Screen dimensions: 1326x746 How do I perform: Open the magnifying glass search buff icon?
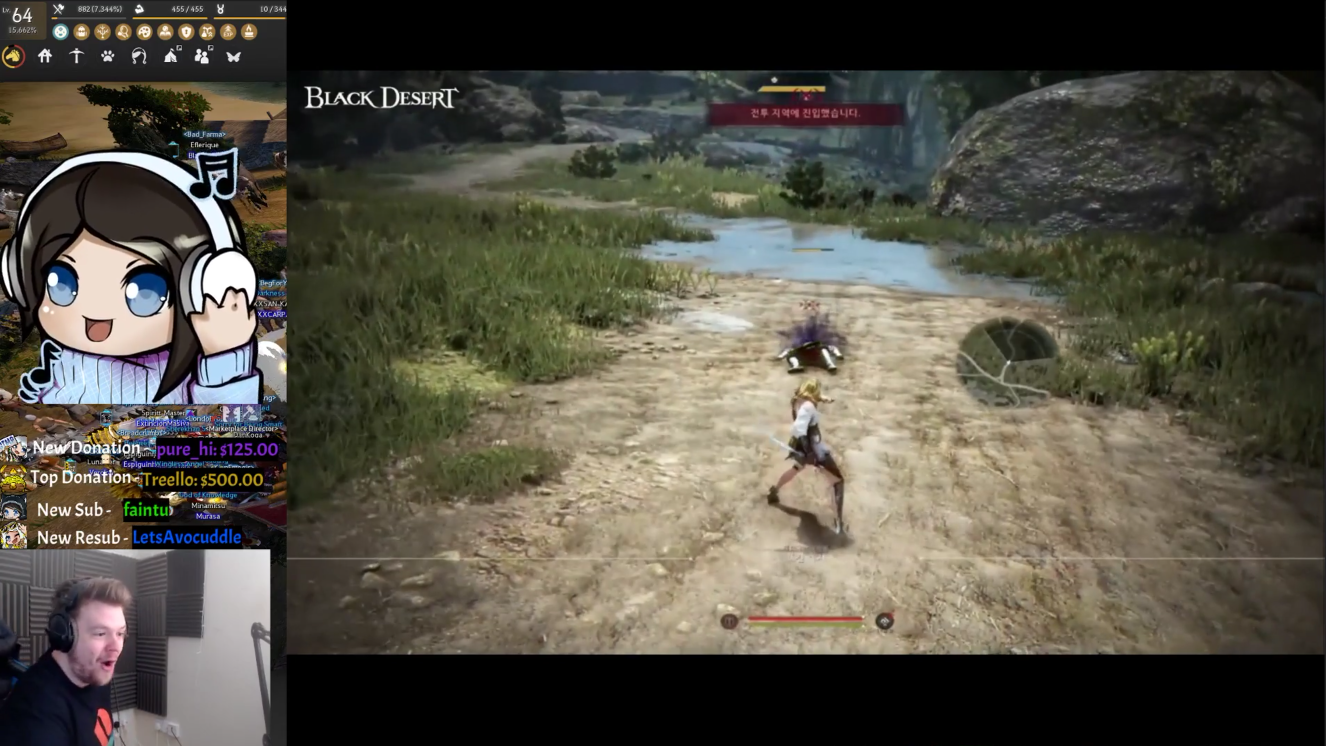(x=124, y=31)
